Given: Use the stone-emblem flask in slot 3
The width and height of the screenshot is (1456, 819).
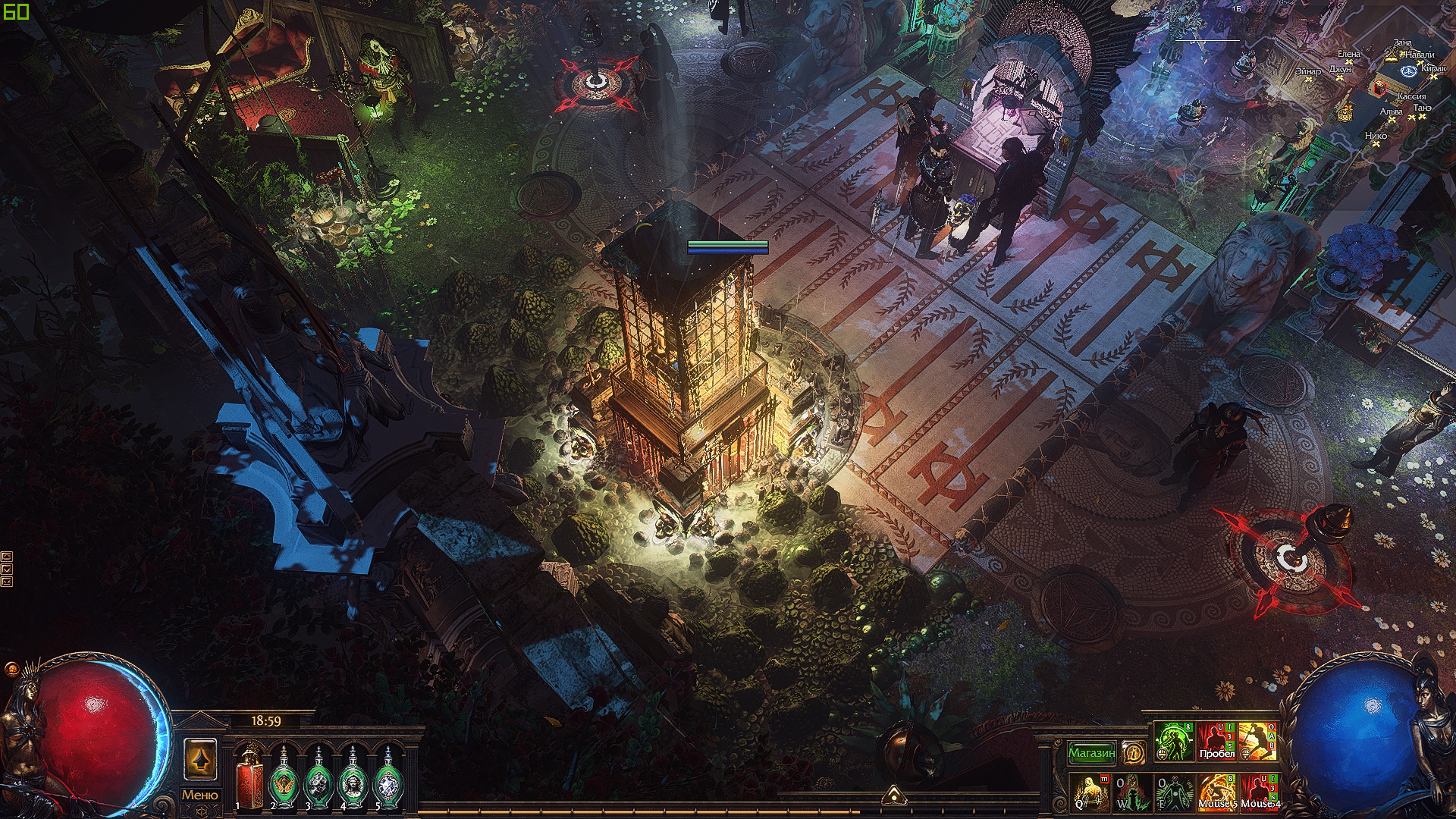Looking at the screenshot, I should coord(318,778).
